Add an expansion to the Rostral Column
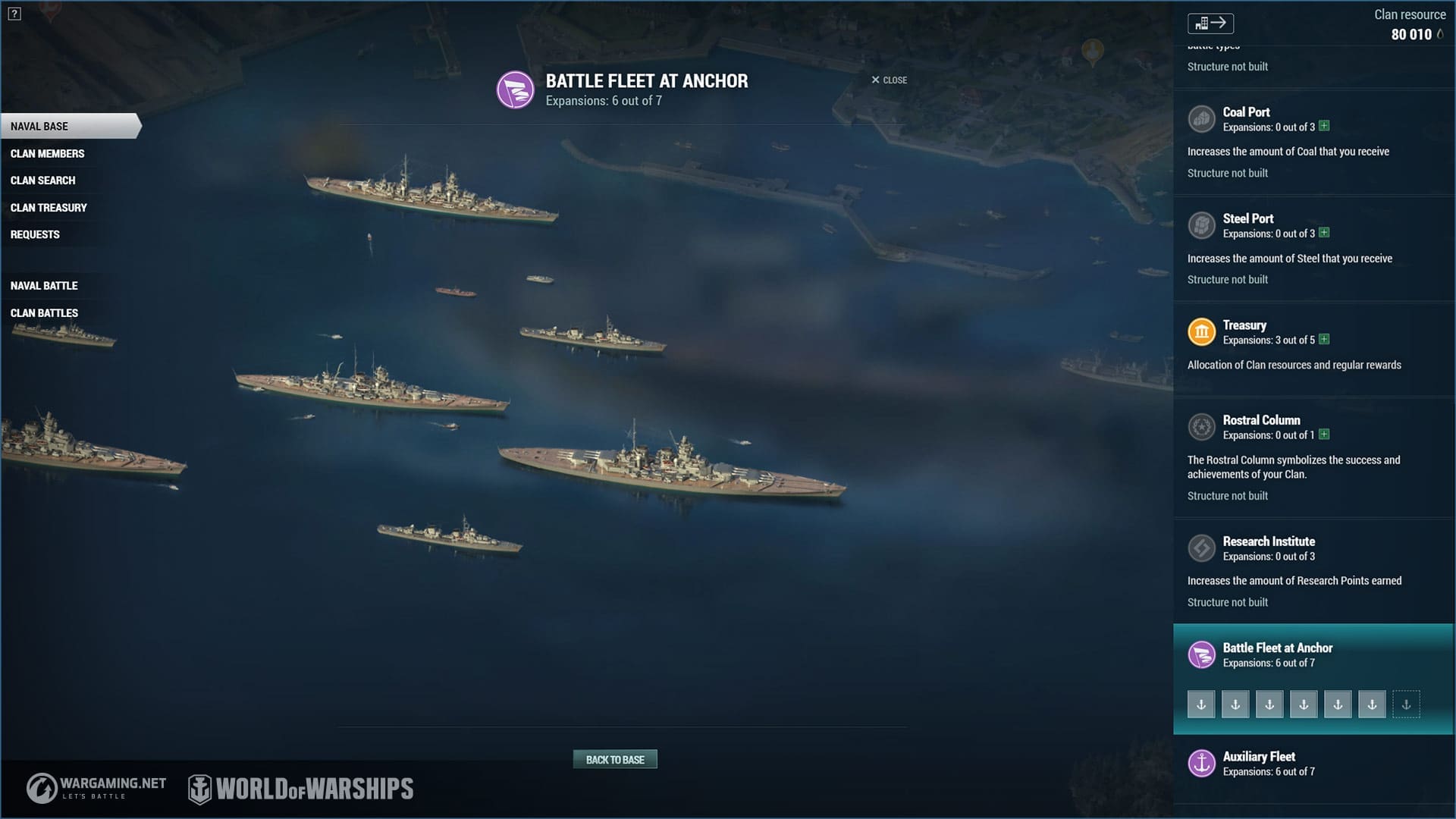Image resolution: width=1456 pixels, height=819 pixels. click(x=1324, y=435)
